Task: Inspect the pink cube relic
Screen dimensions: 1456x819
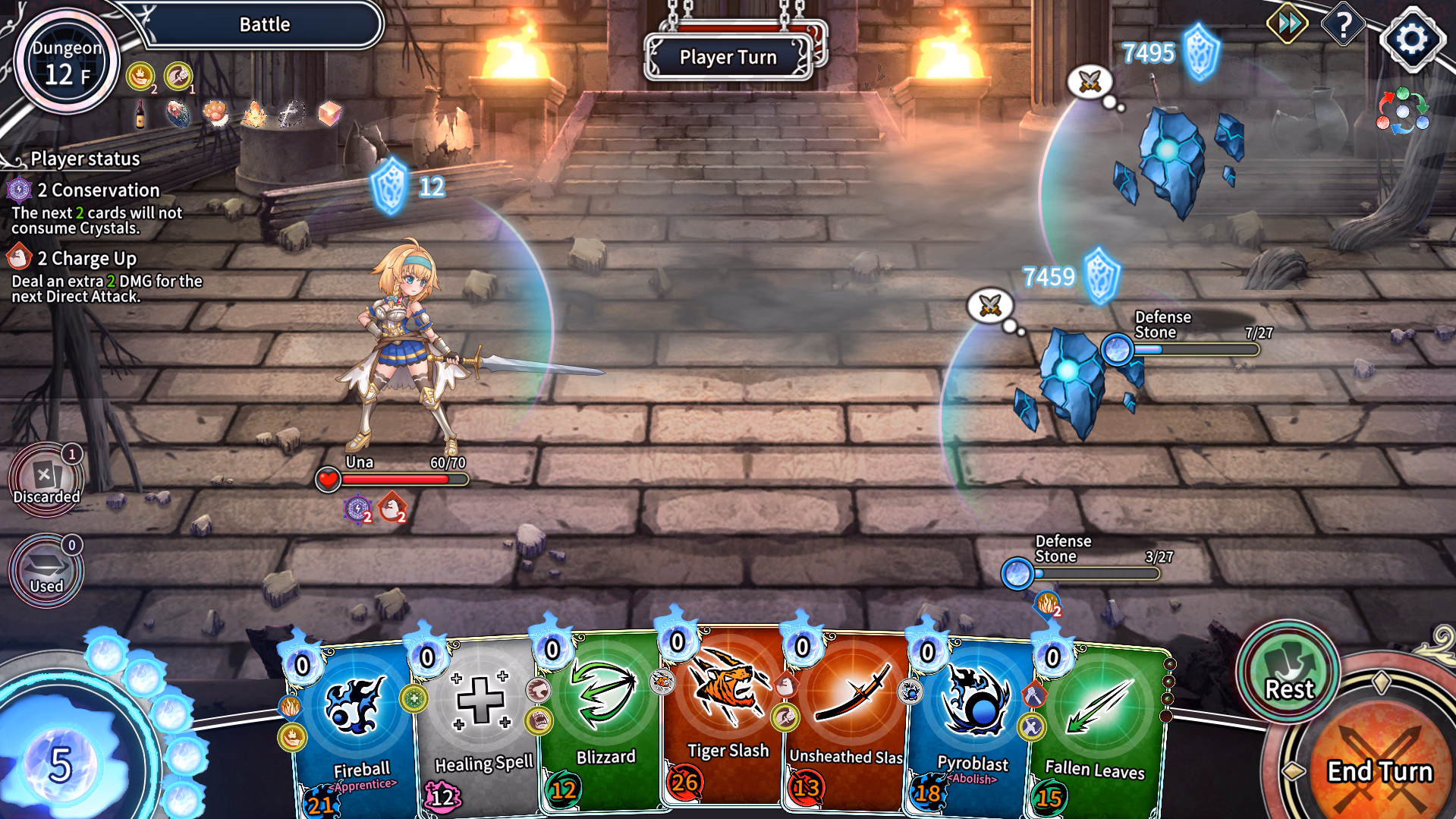Action: (329, 114)
